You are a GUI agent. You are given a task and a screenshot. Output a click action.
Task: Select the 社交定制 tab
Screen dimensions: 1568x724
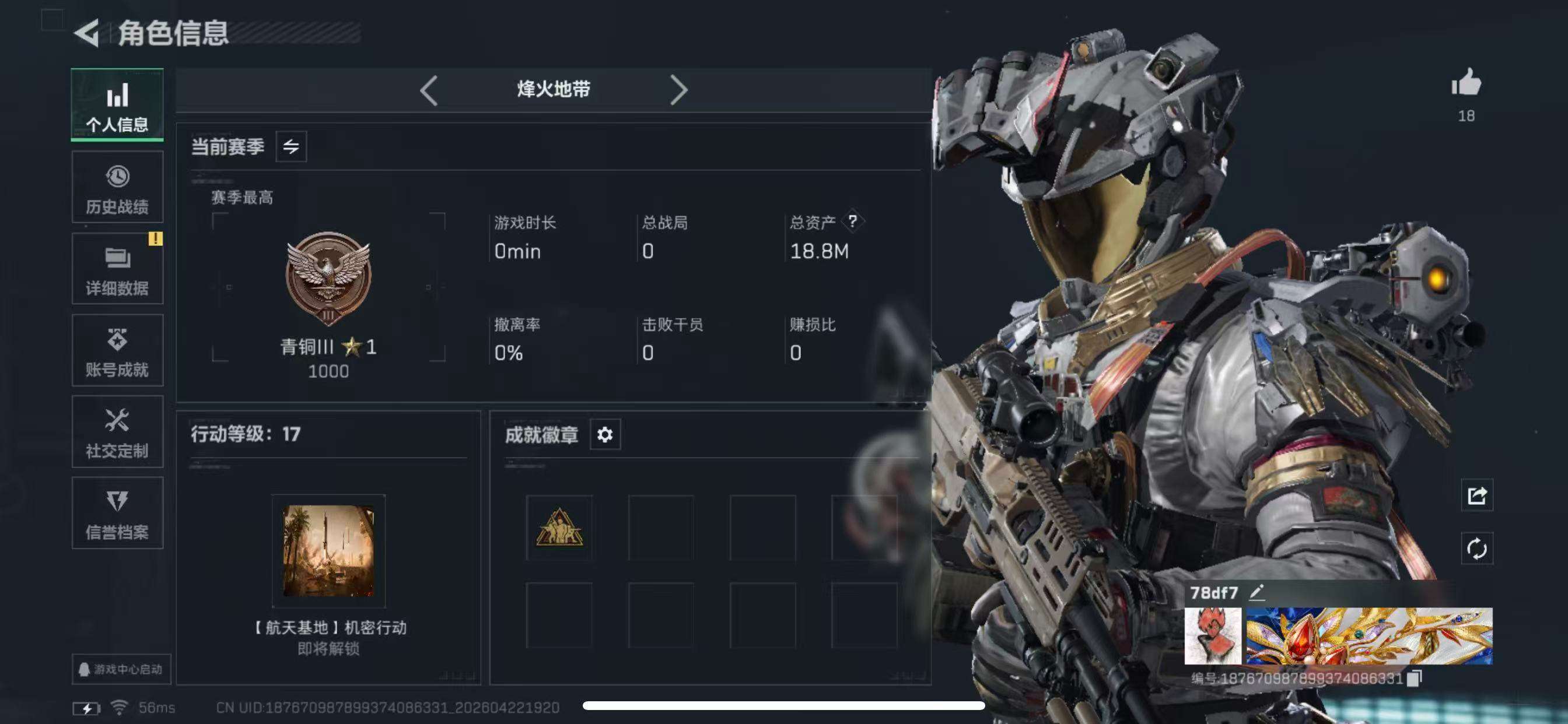(117, 432)
